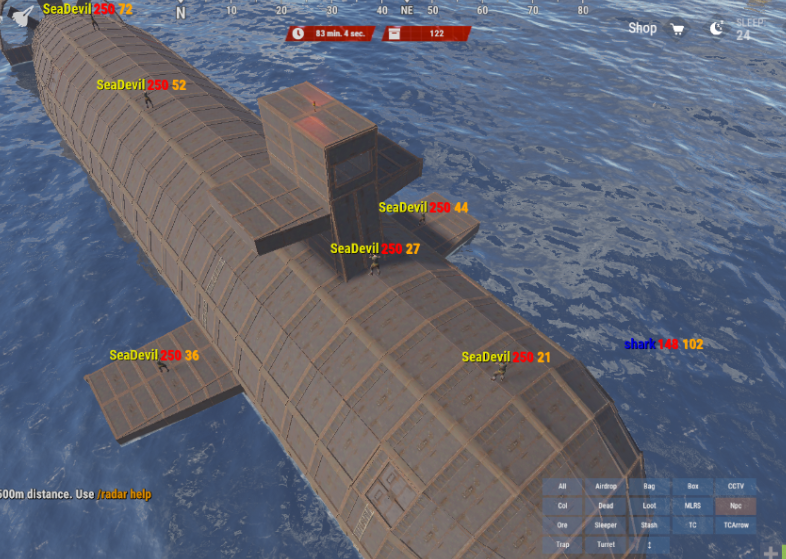The height and width of the screenshot is (559, 786).
Task: Toggle the Sleeper filter
Action: pyautogui.click(x=606, y=525)
